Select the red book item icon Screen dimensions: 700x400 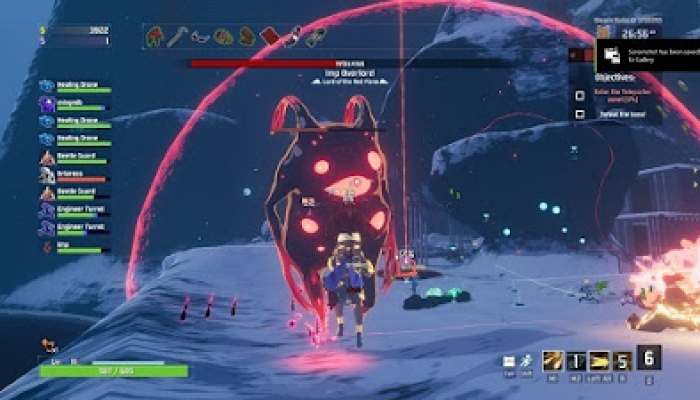tap(269, 38)
